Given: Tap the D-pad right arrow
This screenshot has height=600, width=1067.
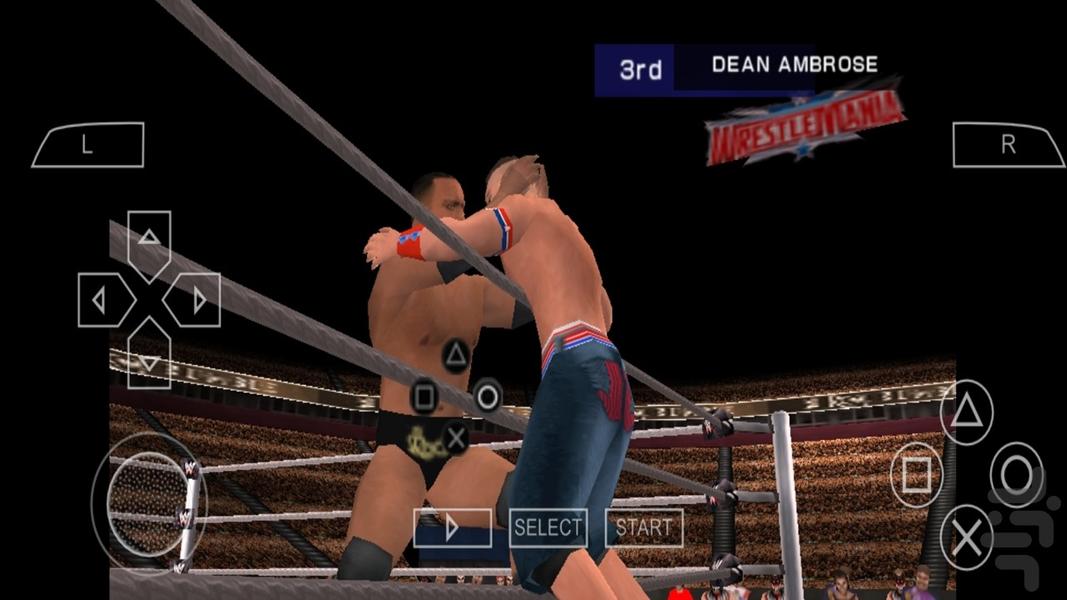Looking at the screenshot, I should 197,300.
